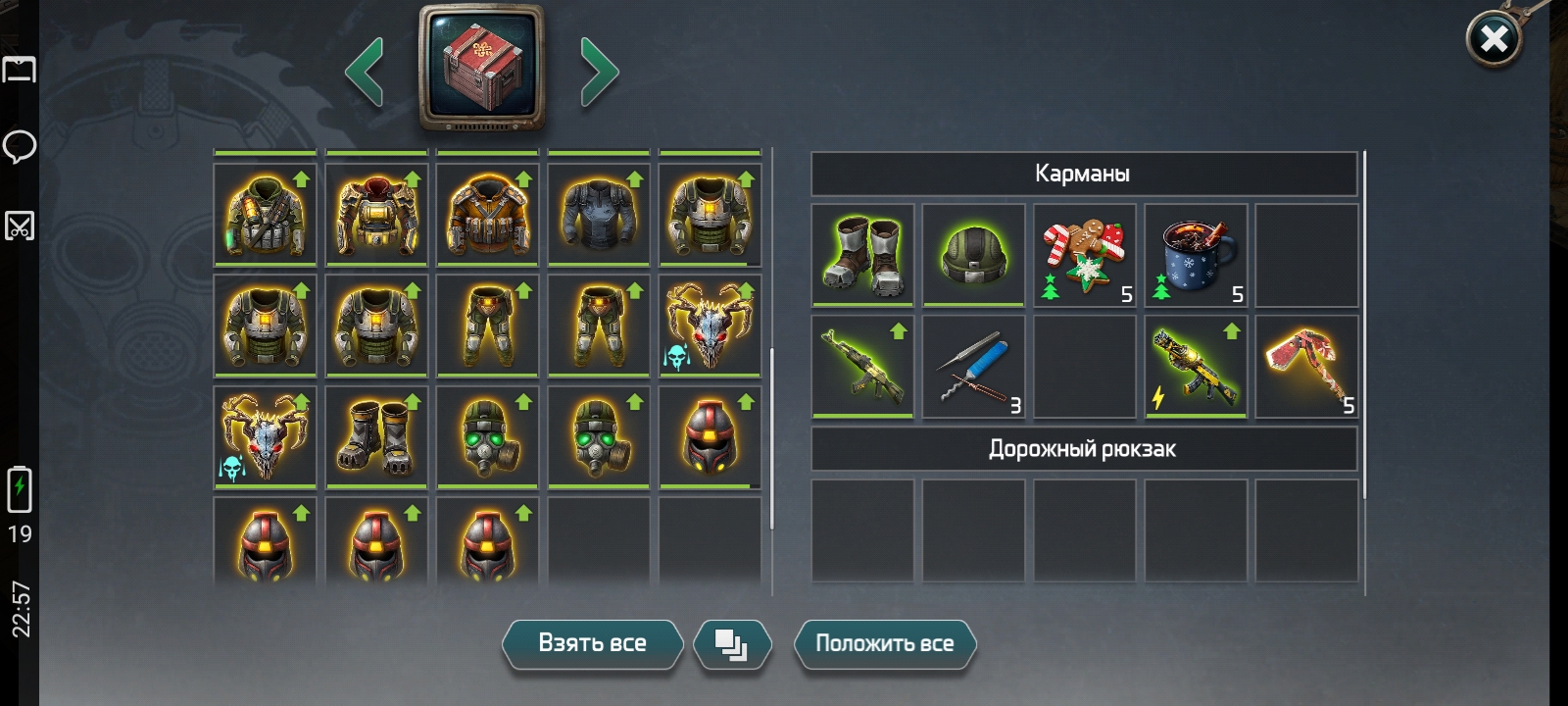
Task: Select the green military helmet in the pockets
Action: pos(974,255)
